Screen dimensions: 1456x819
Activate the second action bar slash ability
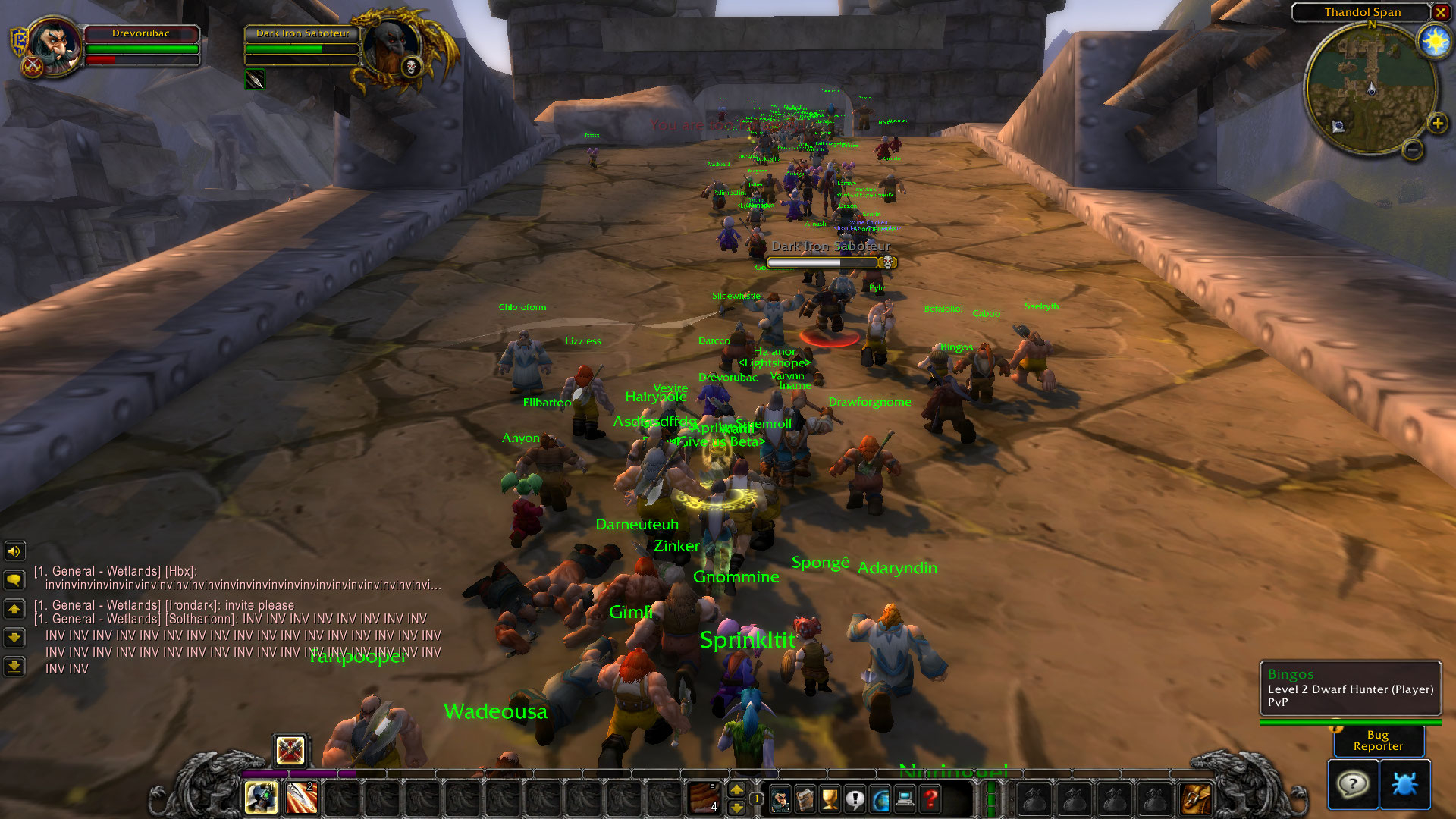[x=302, y=798]
